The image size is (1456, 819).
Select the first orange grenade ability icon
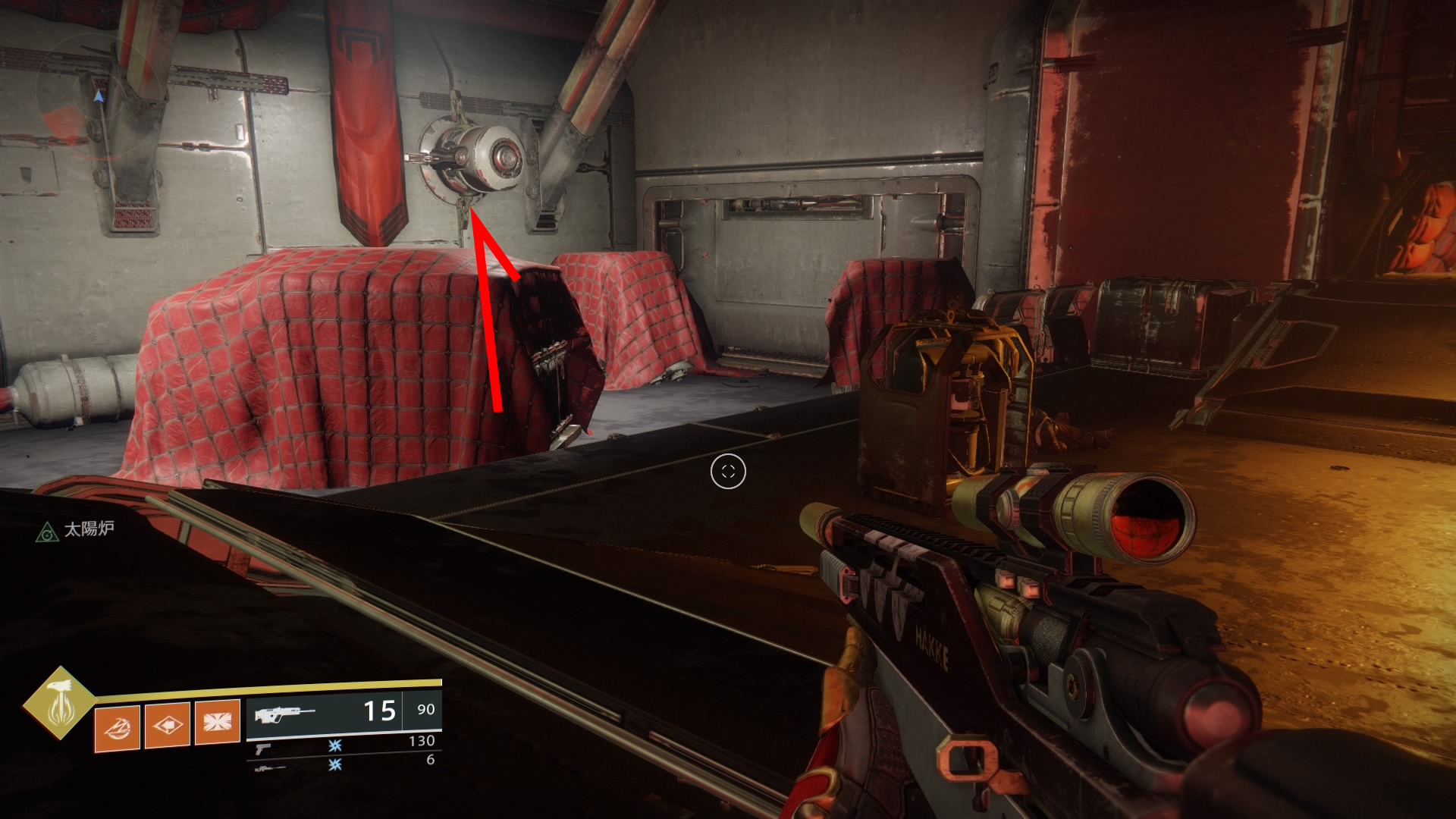(x=117, y=728)
